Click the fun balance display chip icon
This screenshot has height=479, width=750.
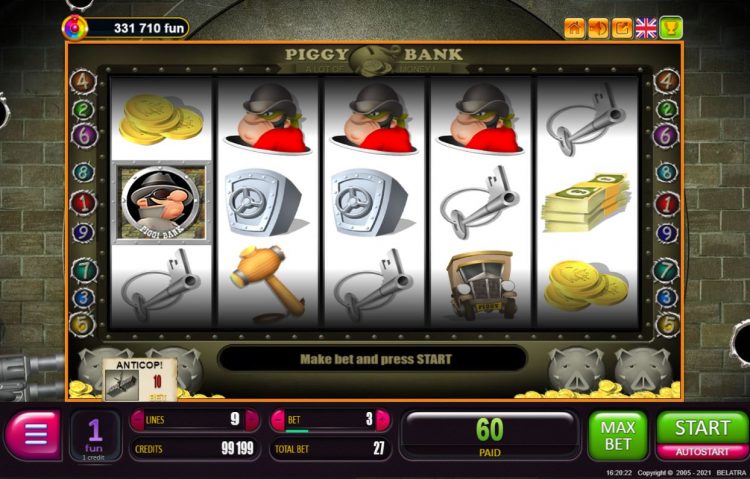pyautogui.click(x=75, y=28)
